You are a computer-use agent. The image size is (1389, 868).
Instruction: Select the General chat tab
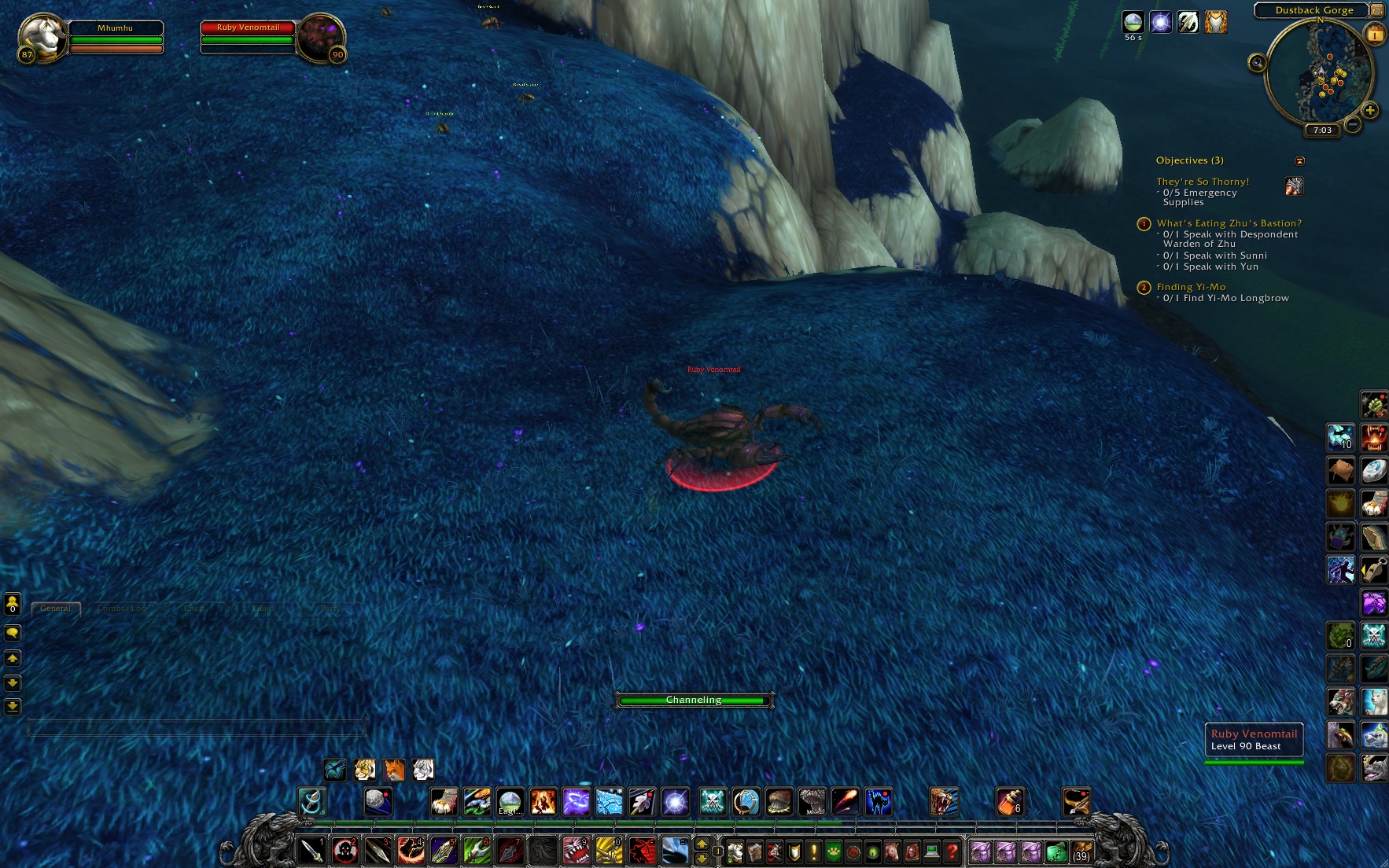(x=55, y=609)
